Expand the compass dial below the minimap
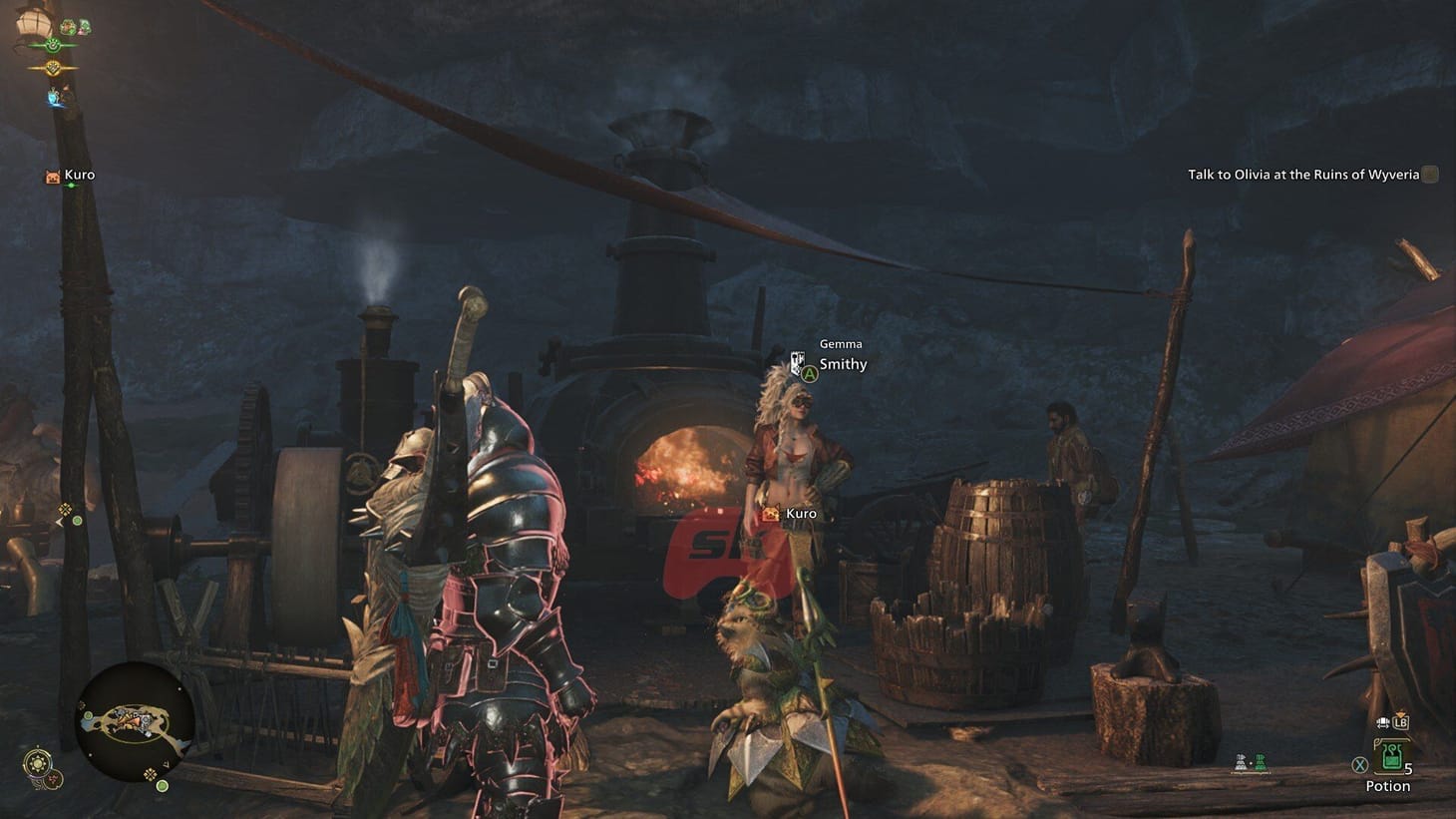 [x=37, y=763]
